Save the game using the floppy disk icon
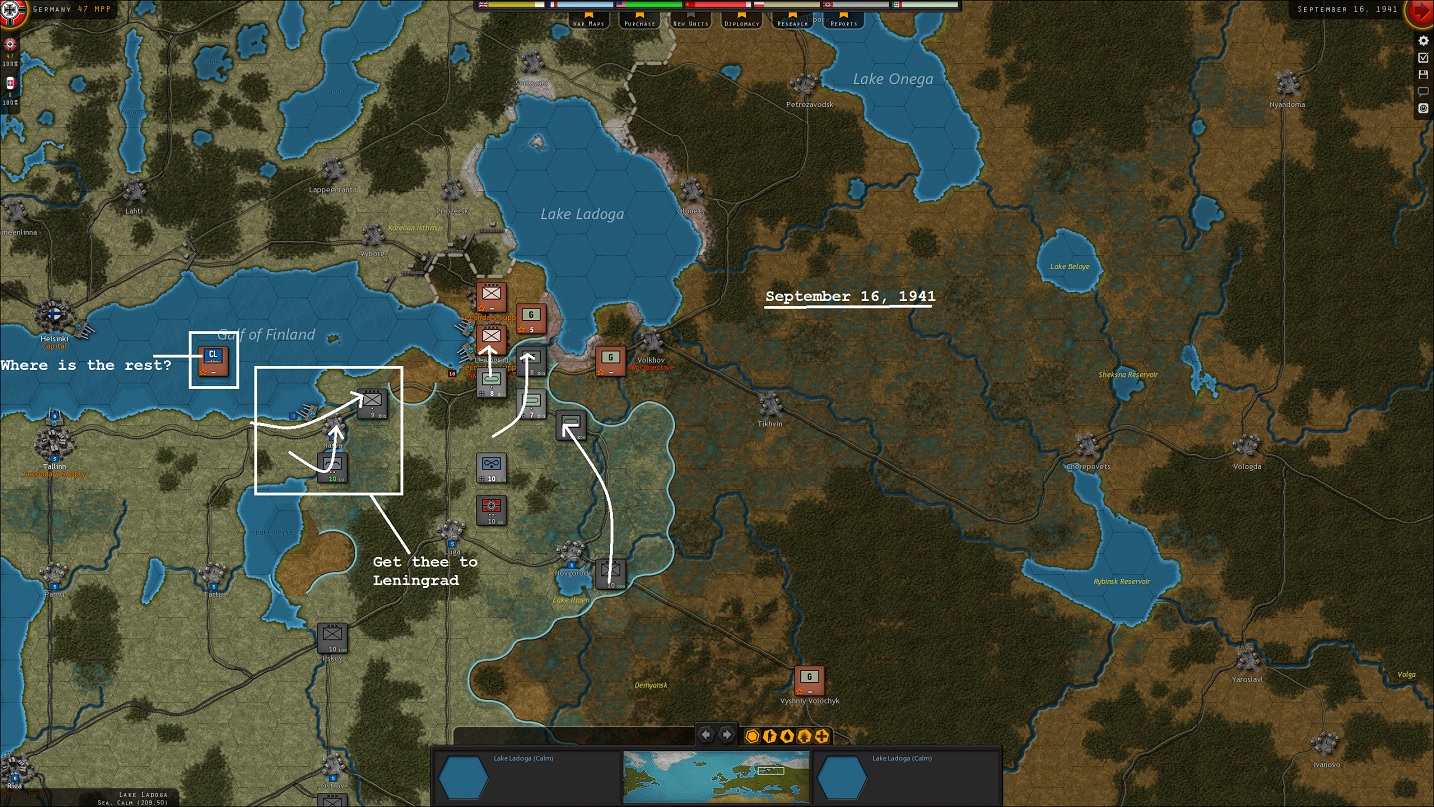1434x807 pixels. (1422, 74)
